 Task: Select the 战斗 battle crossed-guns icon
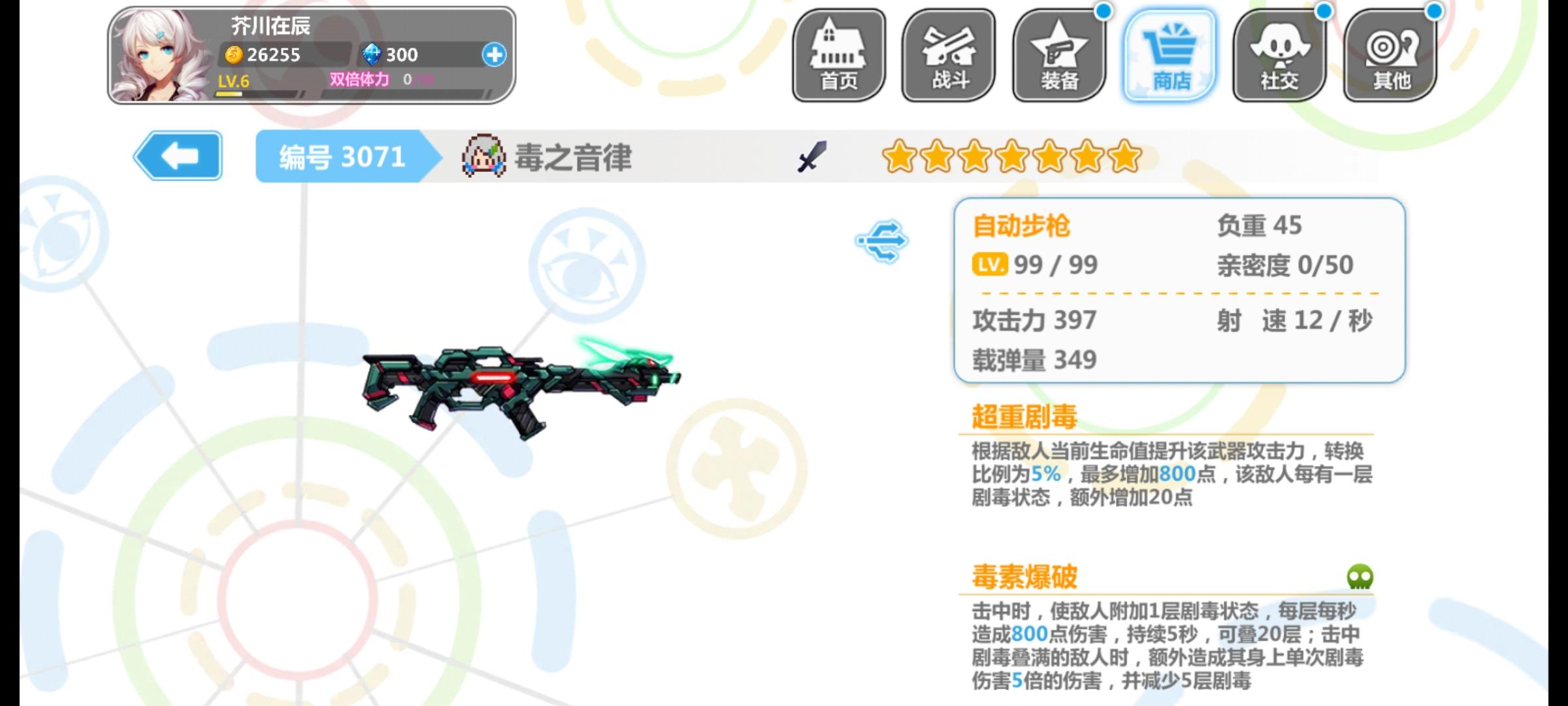[x=947, y=52]
